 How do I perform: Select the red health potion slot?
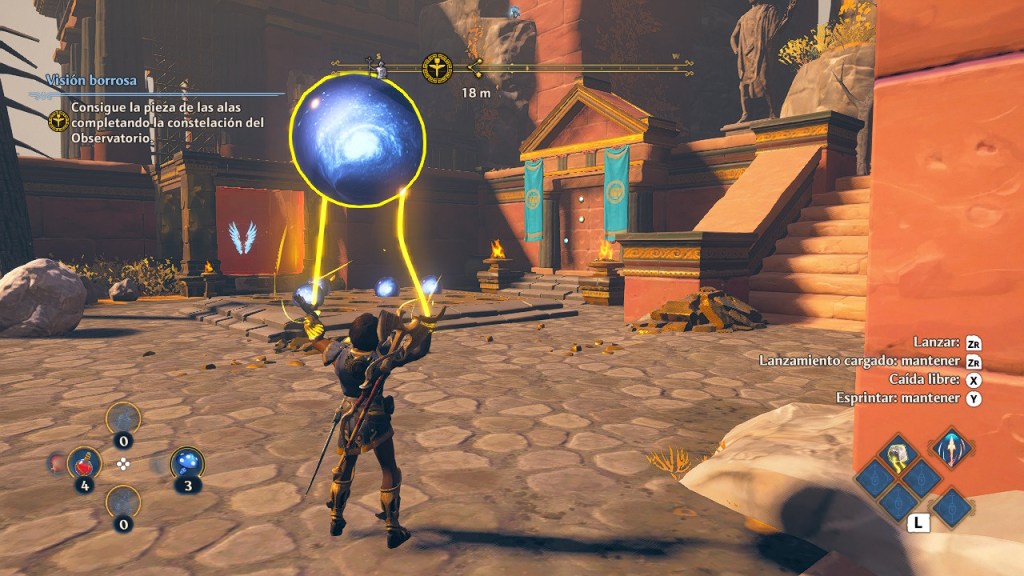[84, 462]
